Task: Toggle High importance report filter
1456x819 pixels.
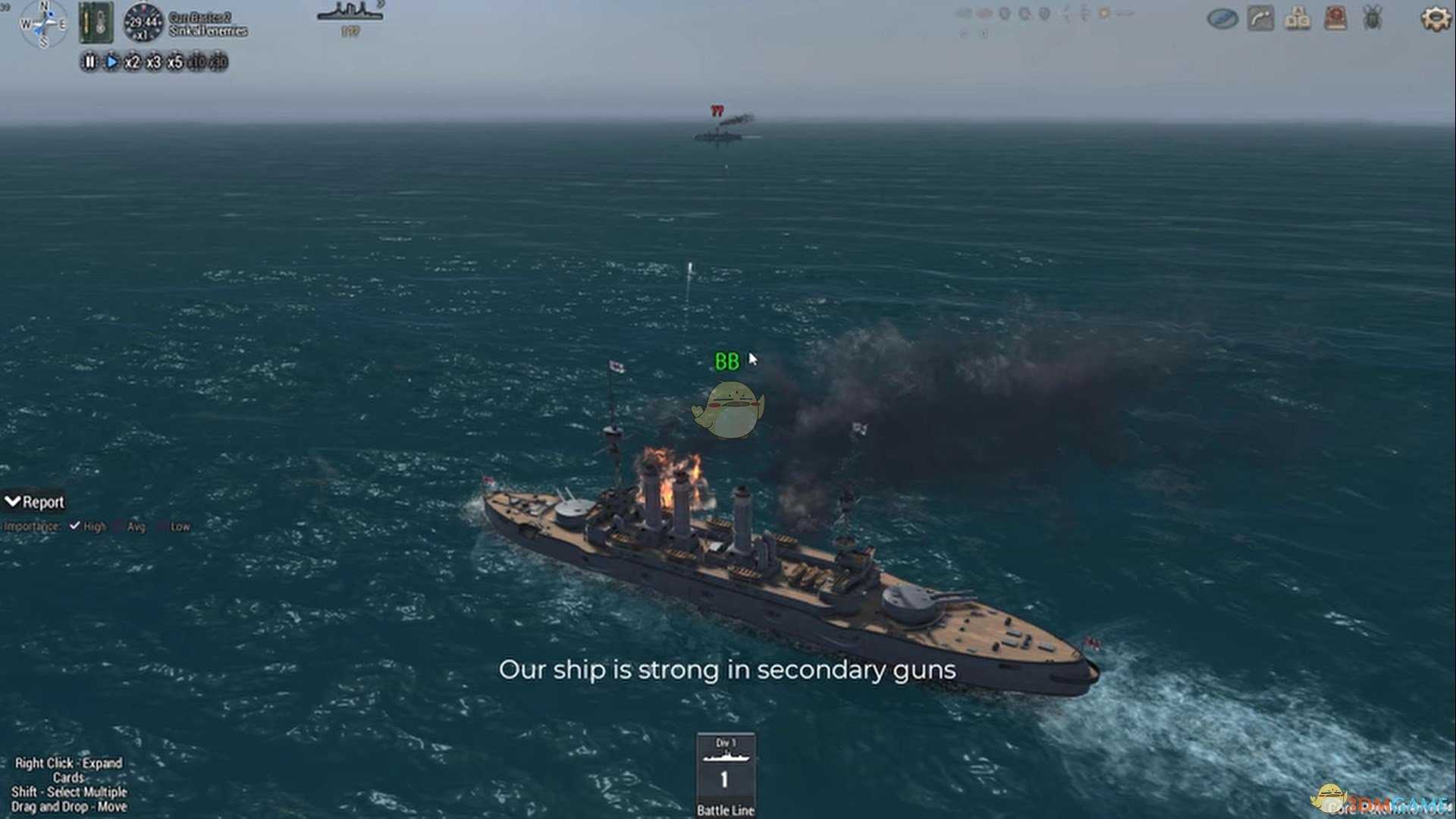Action: 75,526
